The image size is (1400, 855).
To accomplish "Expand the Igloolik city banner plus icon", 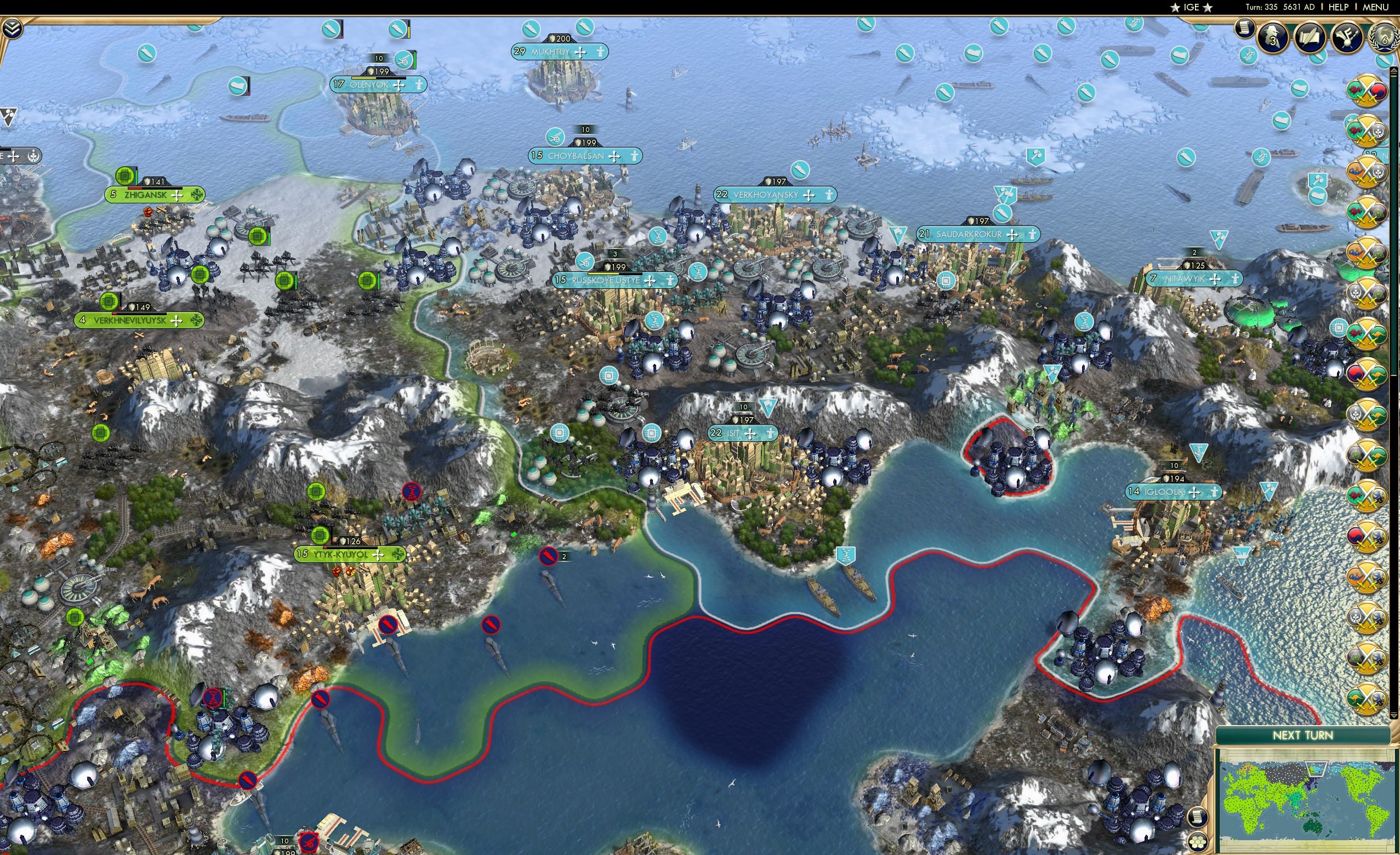I will 1194,494.
